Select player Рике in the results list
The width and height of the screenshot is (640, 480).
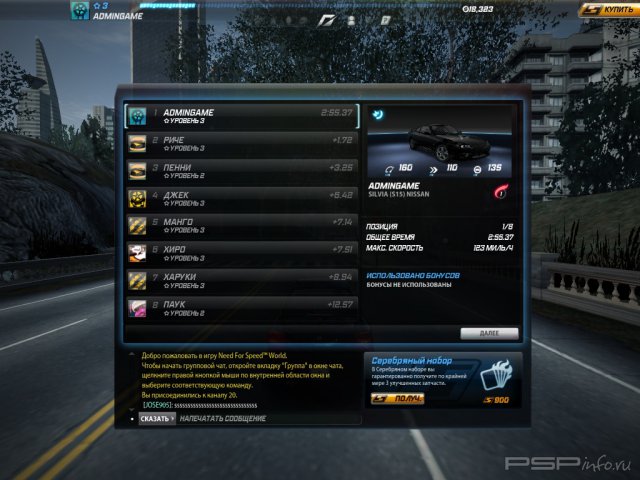point(242,144)
